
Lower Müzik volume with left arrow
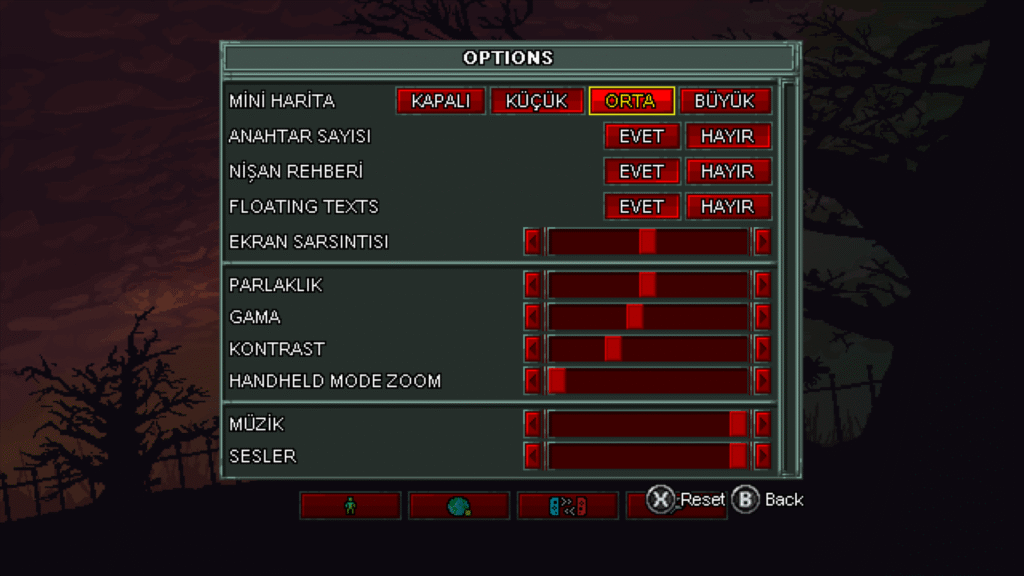click(x=533, y=424)
